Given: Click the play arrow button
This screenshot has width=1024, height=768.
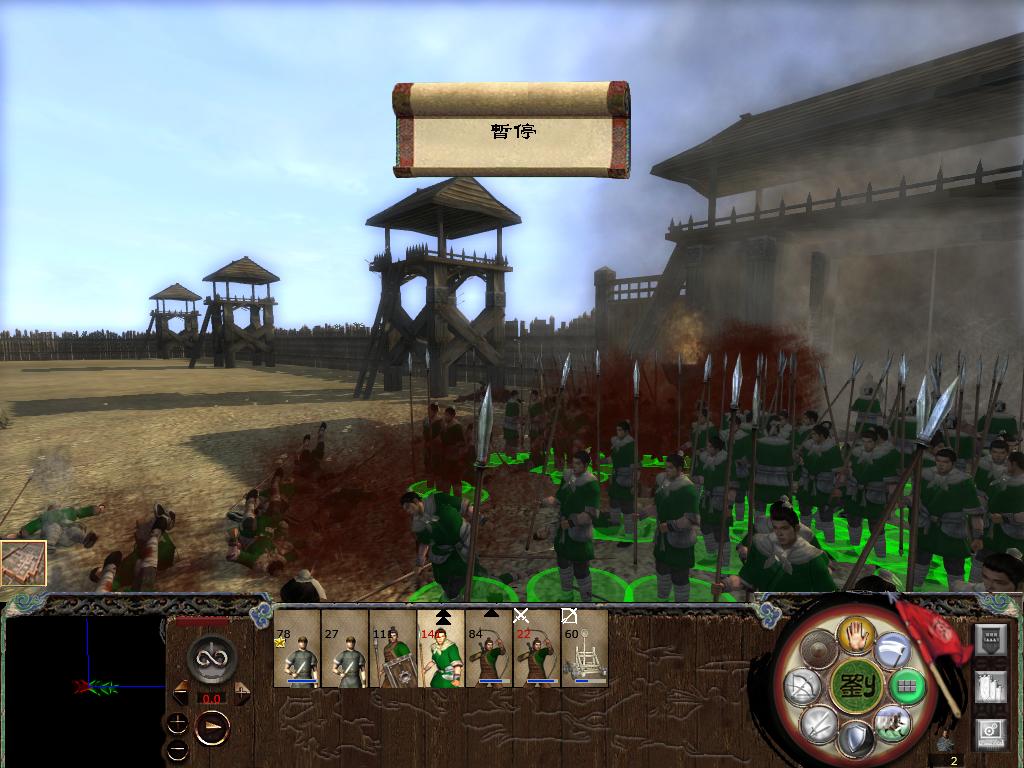Looking at the screenshot, I should [211, 728].
